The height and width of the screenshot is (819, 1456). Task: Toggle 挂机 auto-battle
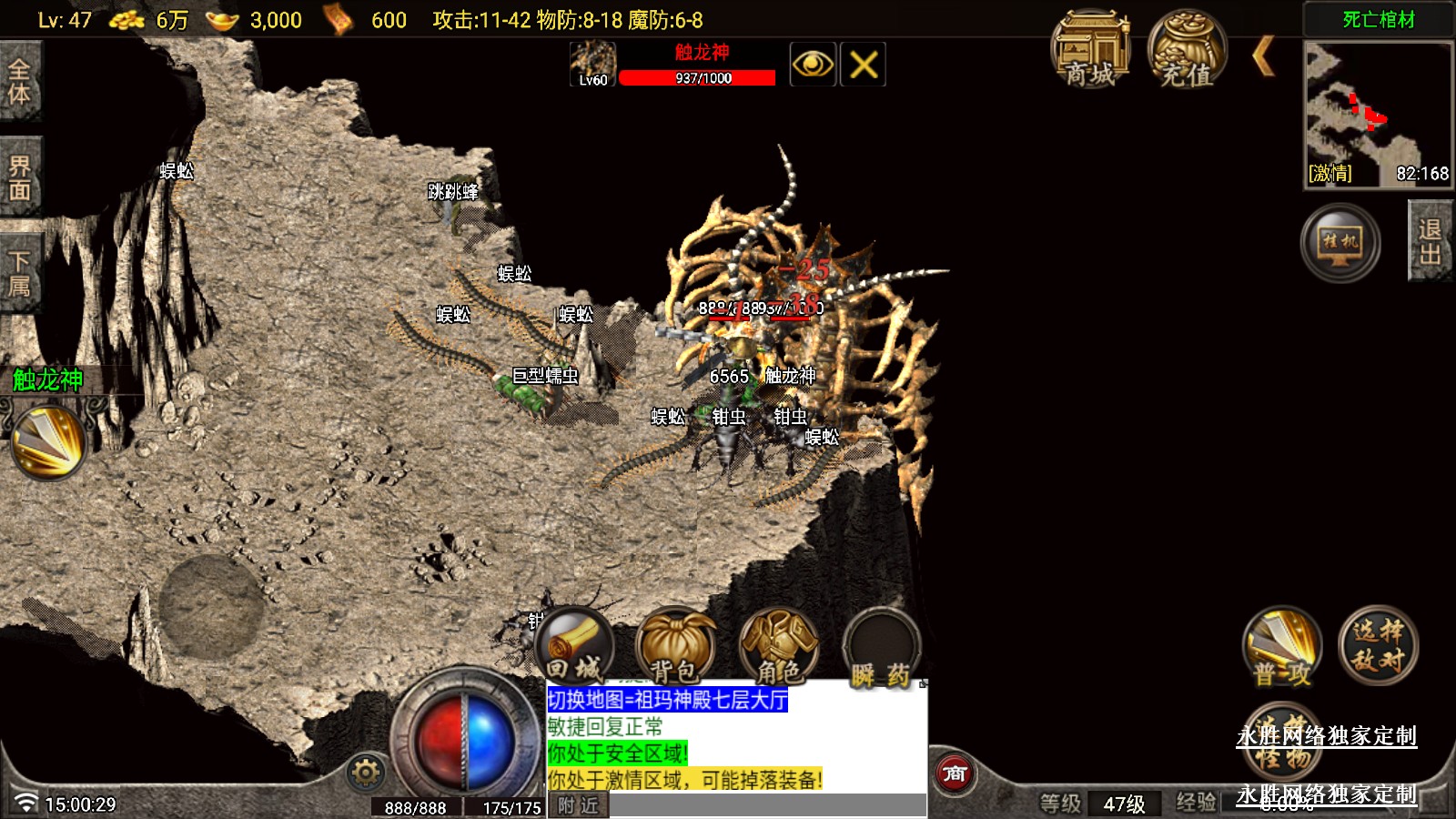[x=1340, y=242]
